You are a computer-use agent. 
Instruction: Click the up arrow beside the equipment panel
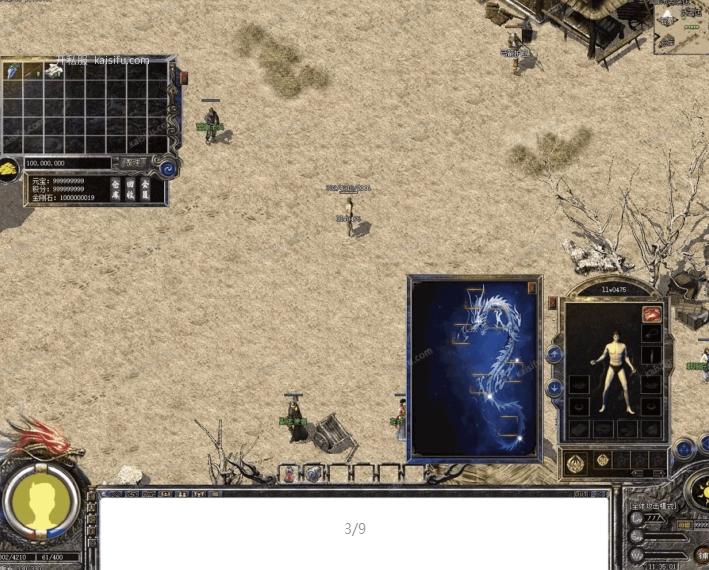(x=555, y=355)
